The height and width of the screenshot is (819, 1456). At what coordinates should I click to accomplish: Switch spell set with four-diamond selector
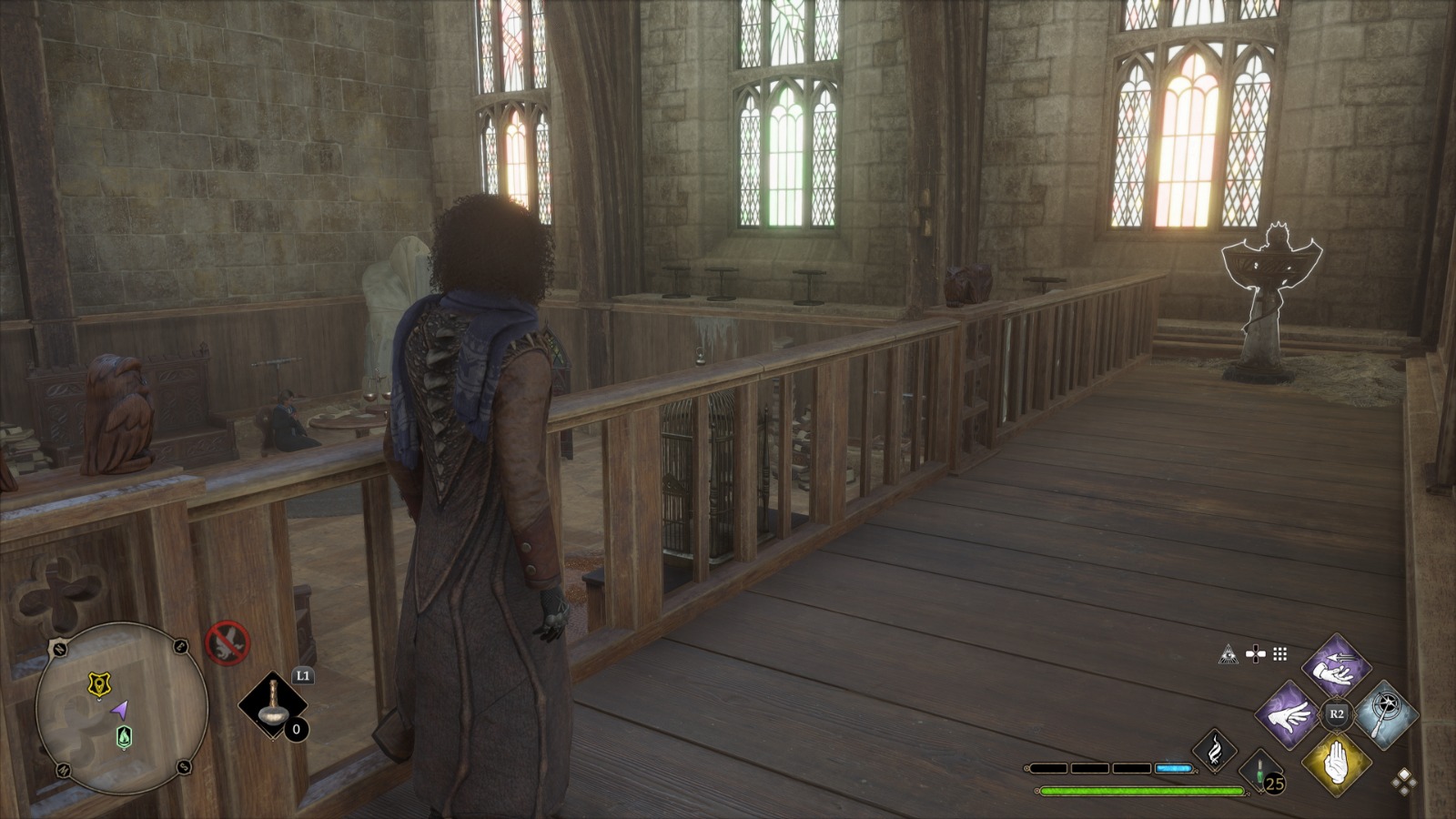(x=1404, y=781)
